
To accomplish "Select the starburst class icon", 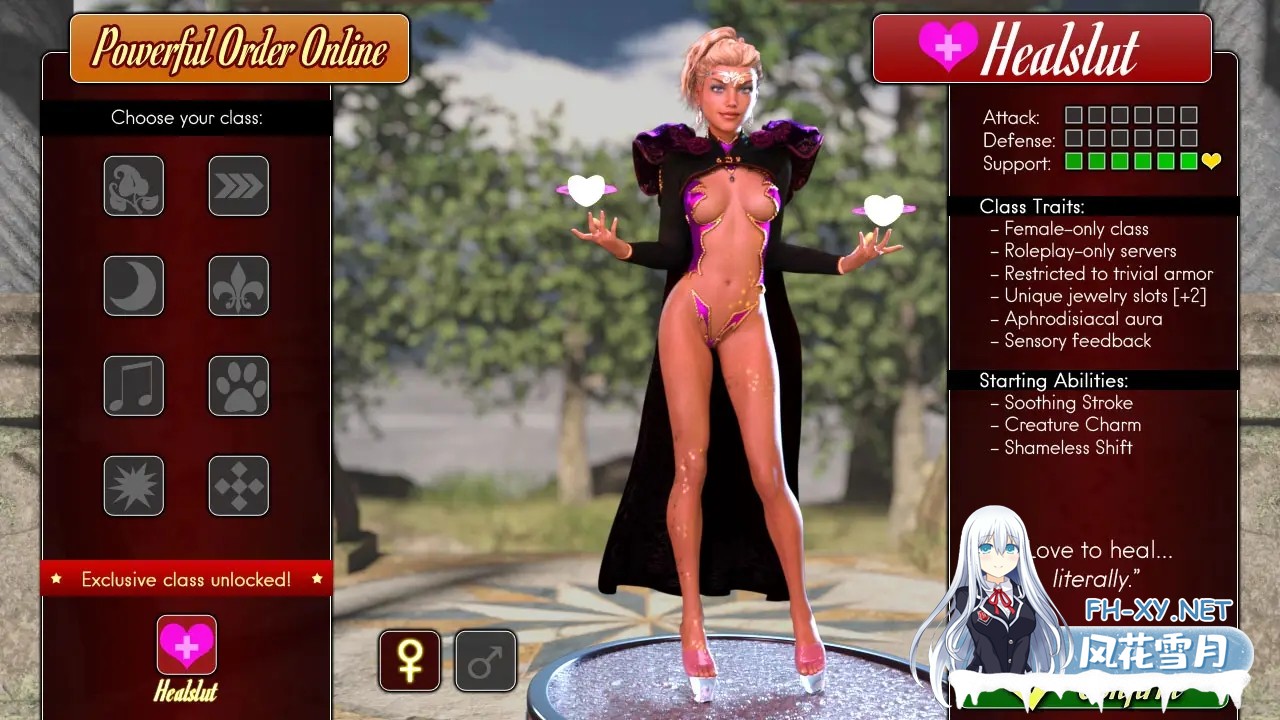I will [x=133, y=486].
